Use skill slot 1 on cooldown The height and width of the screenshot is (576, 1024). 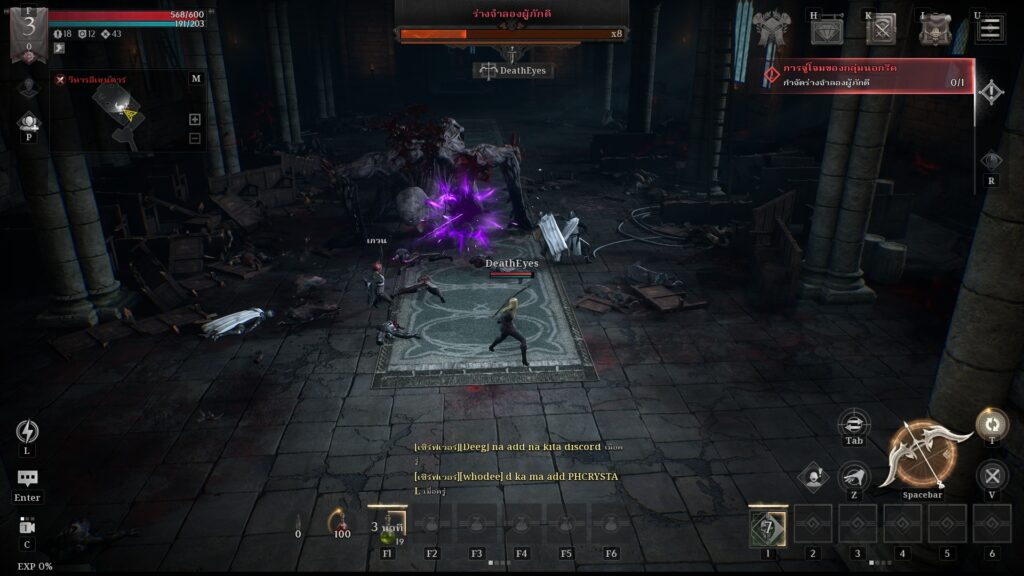click(768, 526)
